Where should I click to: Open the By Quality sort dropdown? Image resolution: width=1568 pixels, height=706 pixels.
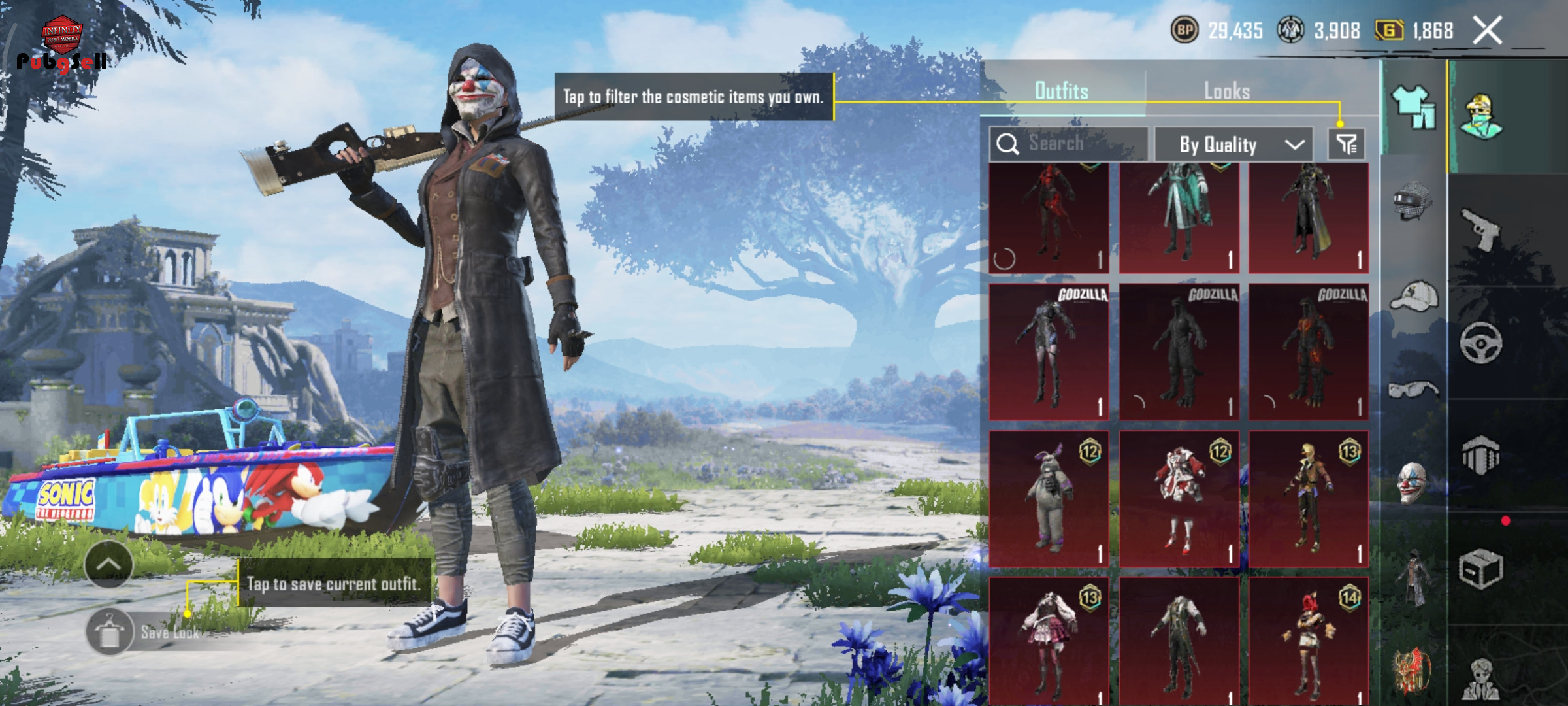tap(1233, 144)
